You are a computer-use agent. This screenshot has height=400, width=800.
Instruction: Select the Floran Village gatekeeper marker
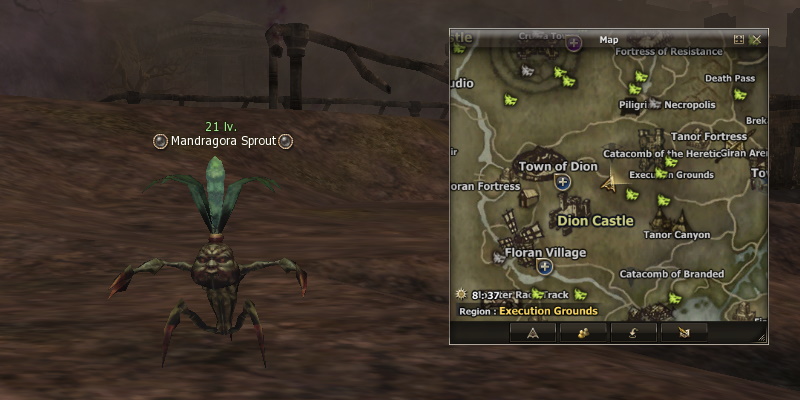tap(545, 267)
